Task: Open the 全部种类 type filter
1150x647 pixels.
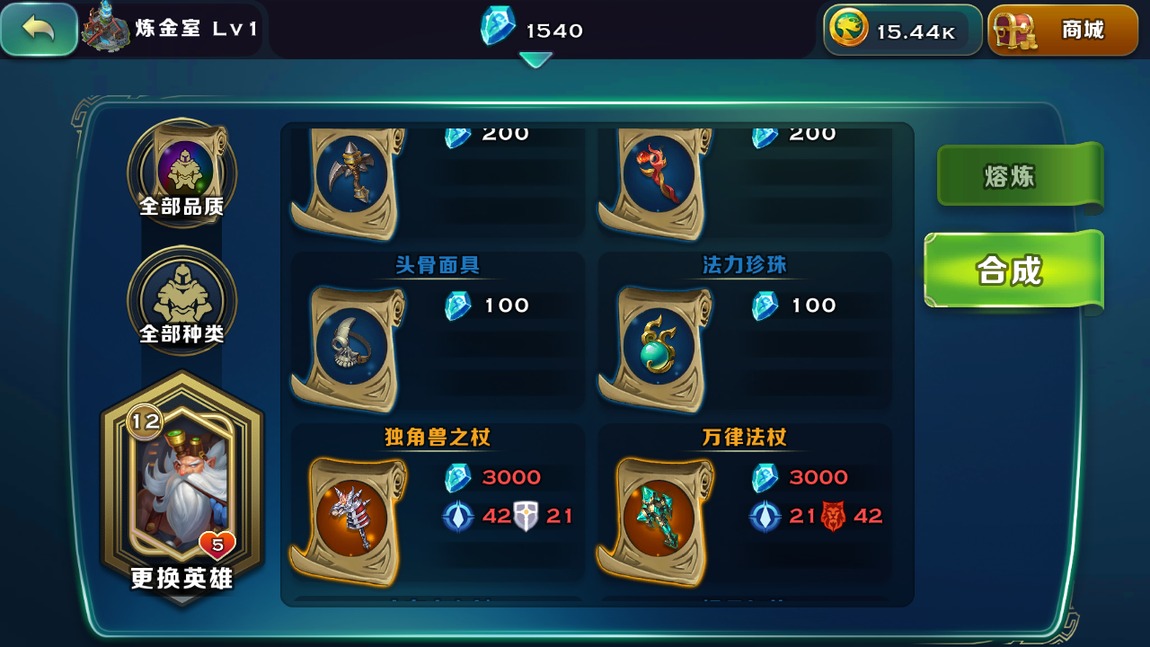Action: pyautogui.click(x=182, y=298)
